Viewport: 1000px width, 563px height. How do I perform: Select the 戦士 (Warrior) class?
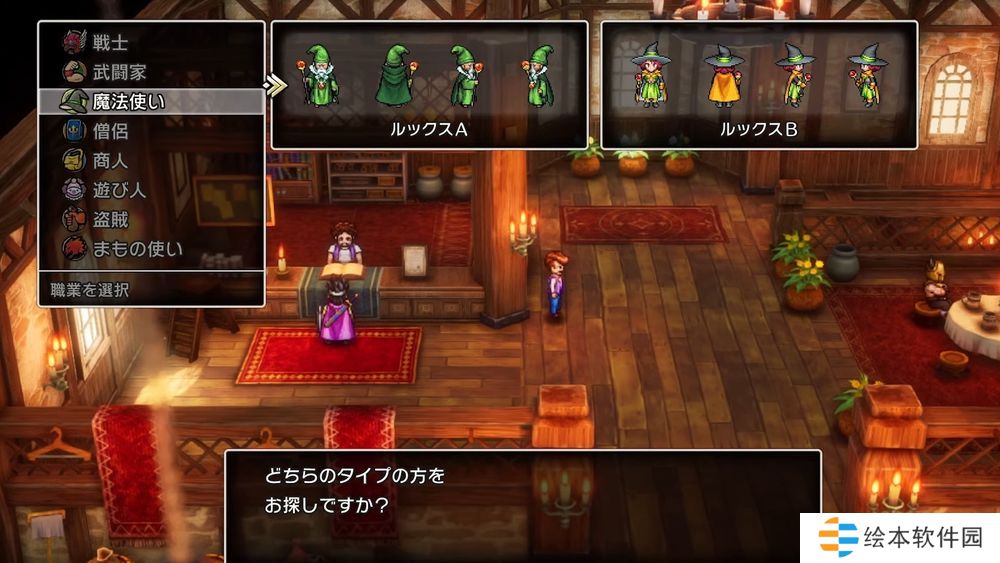pyautogui.click(x=110, y=43)
